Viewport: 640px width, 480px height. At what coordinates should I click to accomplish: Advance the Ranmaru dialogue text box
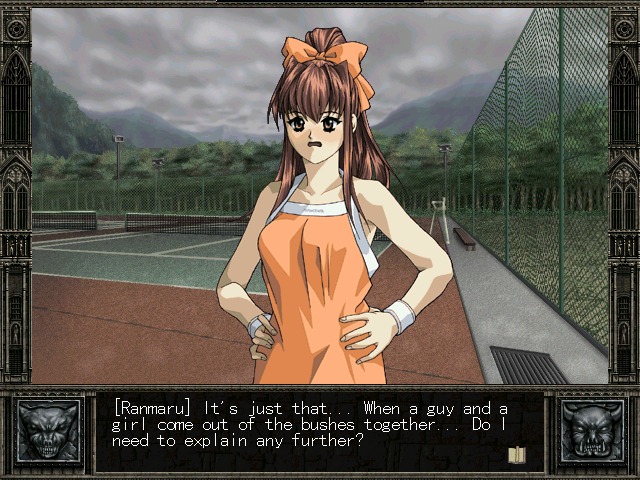pos(320,432)
